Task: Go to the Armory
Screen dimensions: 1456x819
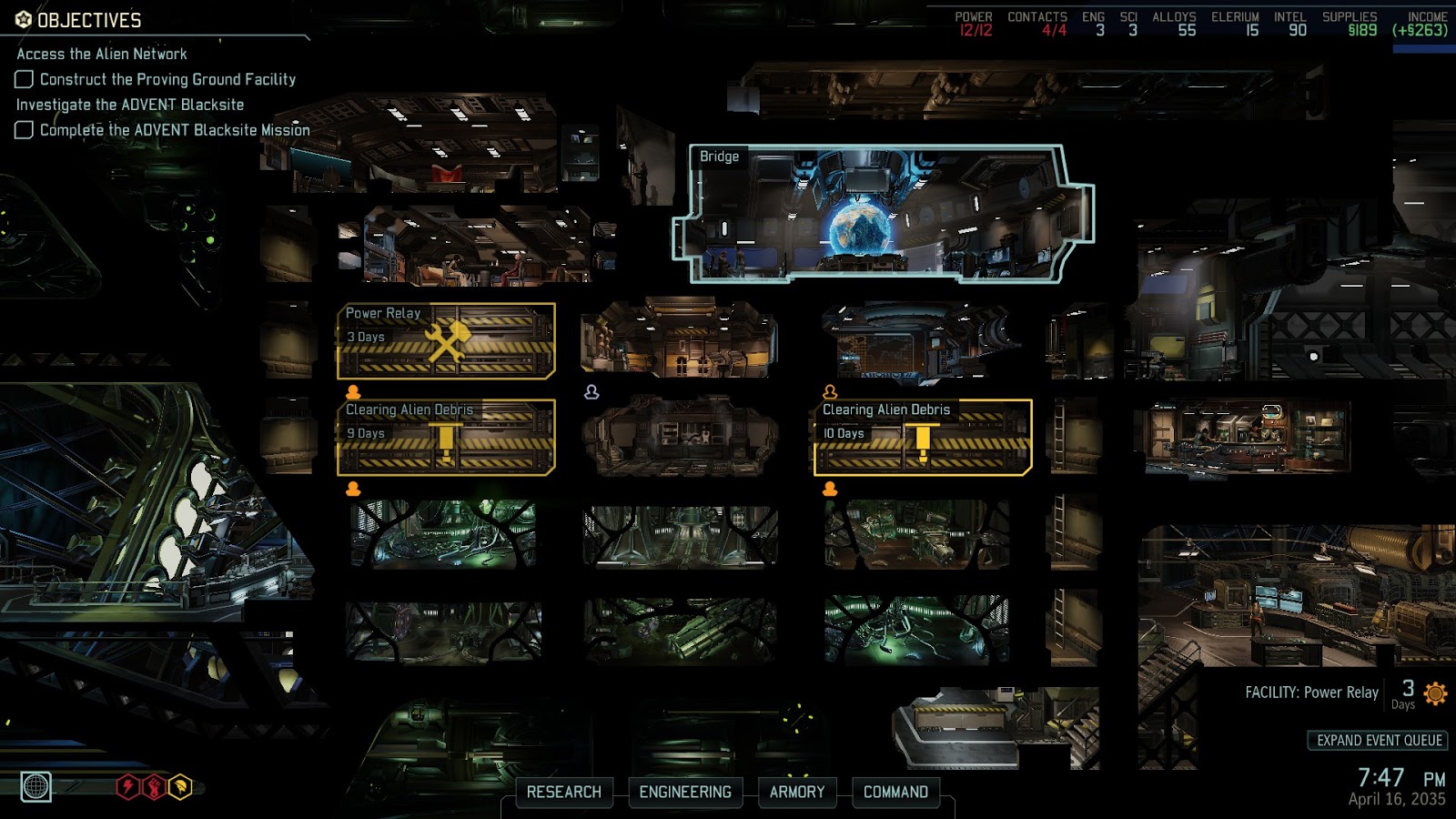Action: click(x=796, y=792)
